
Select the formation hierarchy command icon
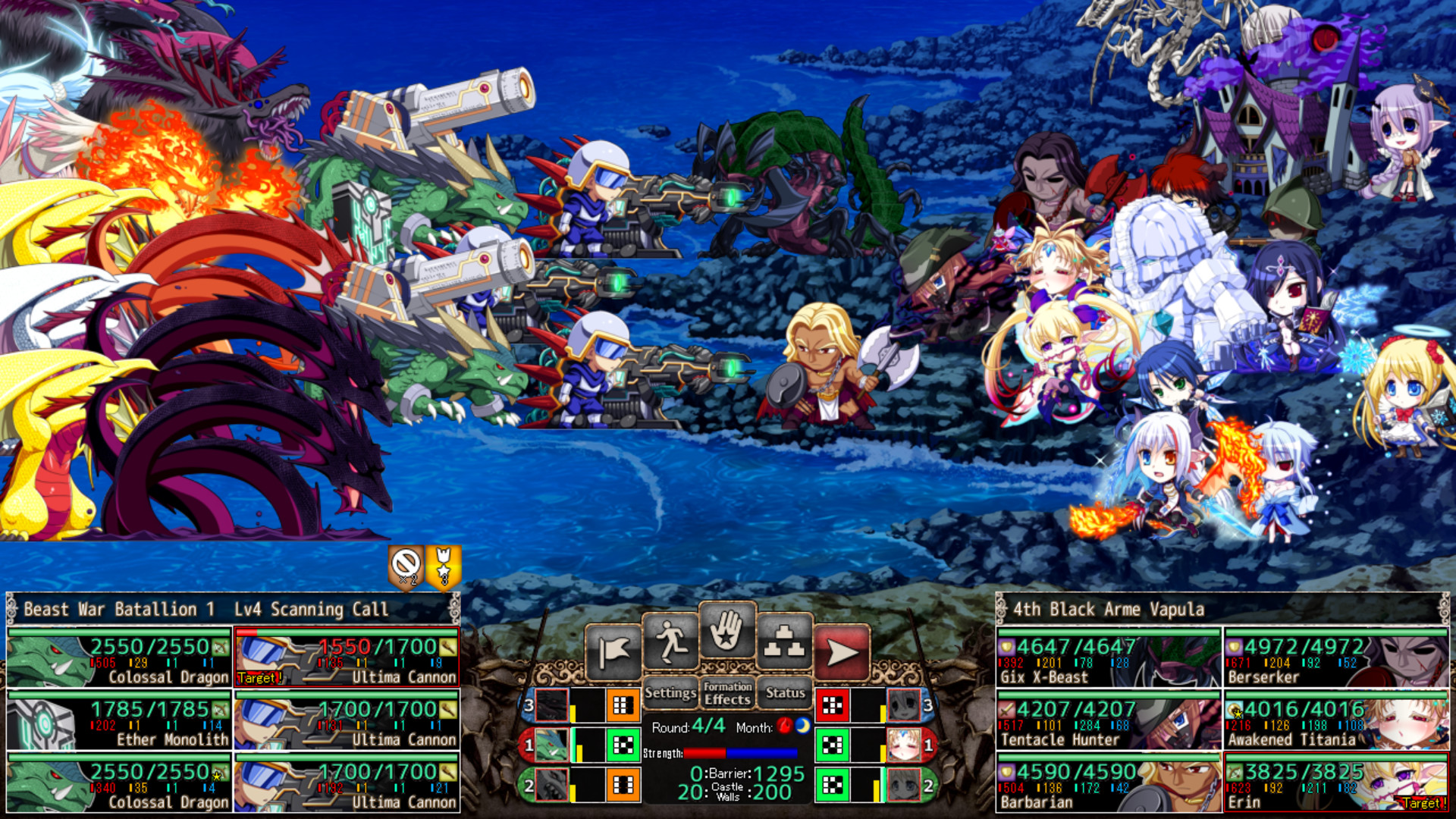click(784, 641)
